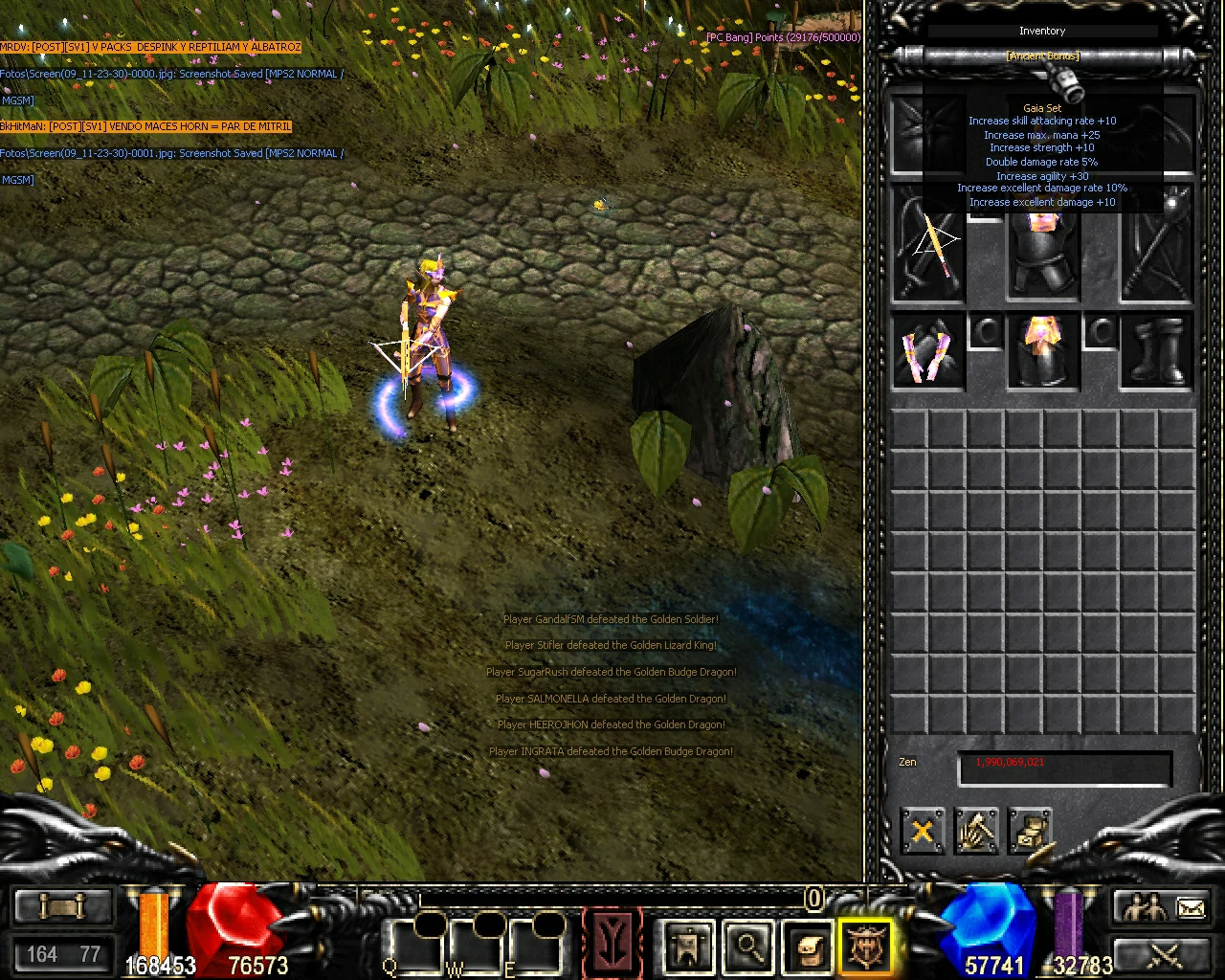Click the repair hammer icon below the inventory
This screenshot has height=980, width=1225.
pos(977,831)
